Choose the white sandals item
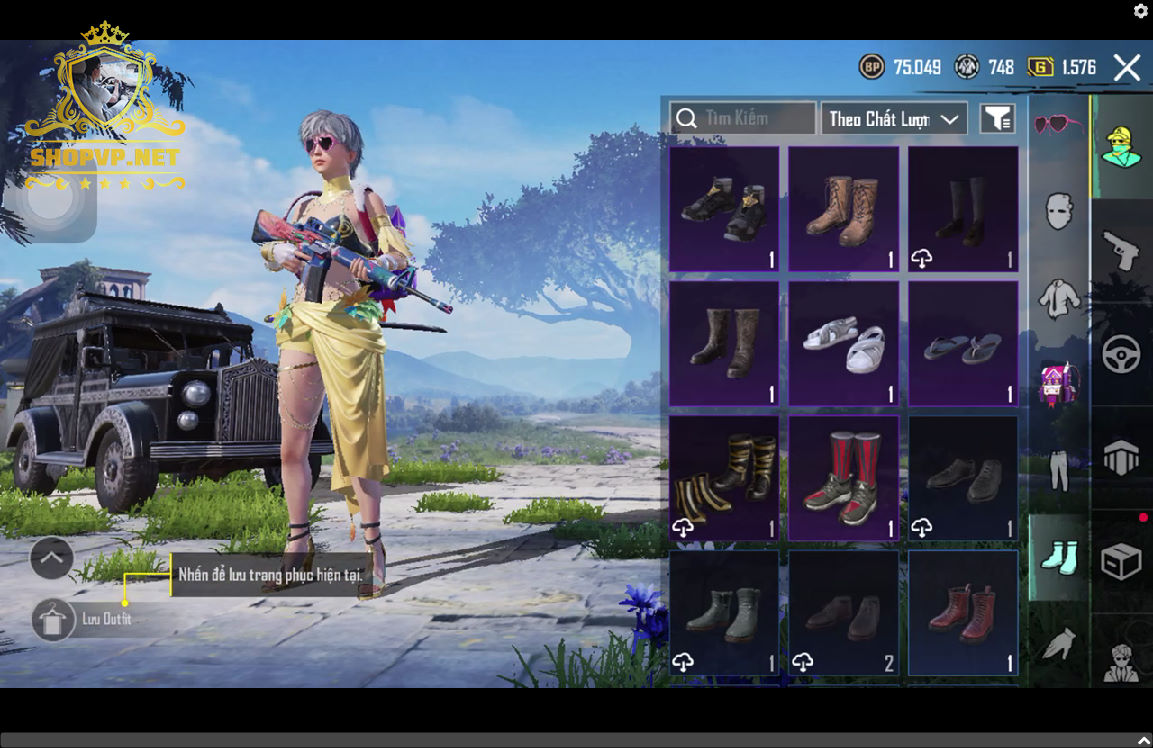1153x748 pixels. [x=843, y=344]
